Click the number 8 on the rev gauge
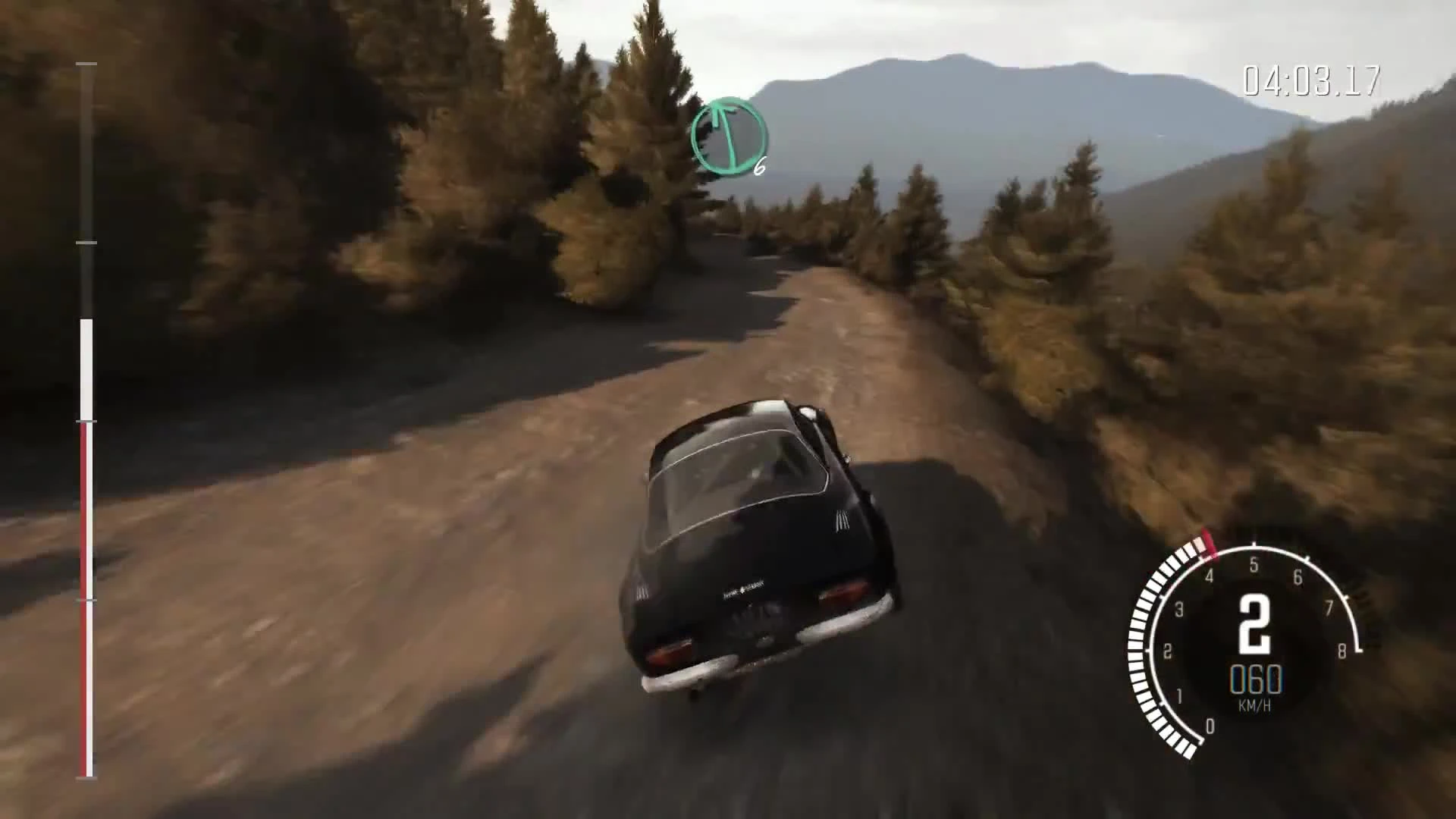Screen dimensions: 1456x819 pyautogui.click(x=1342, y=649)
